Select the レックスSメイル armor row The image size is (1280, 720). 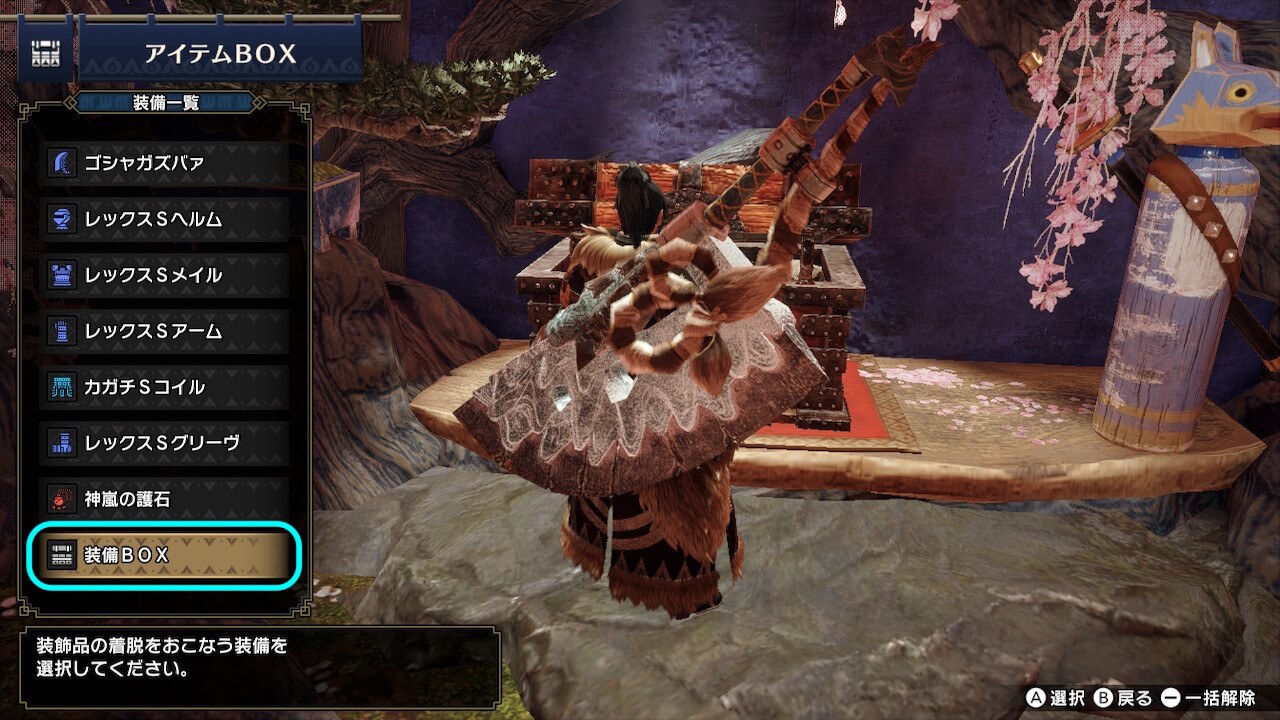(167, 275)
